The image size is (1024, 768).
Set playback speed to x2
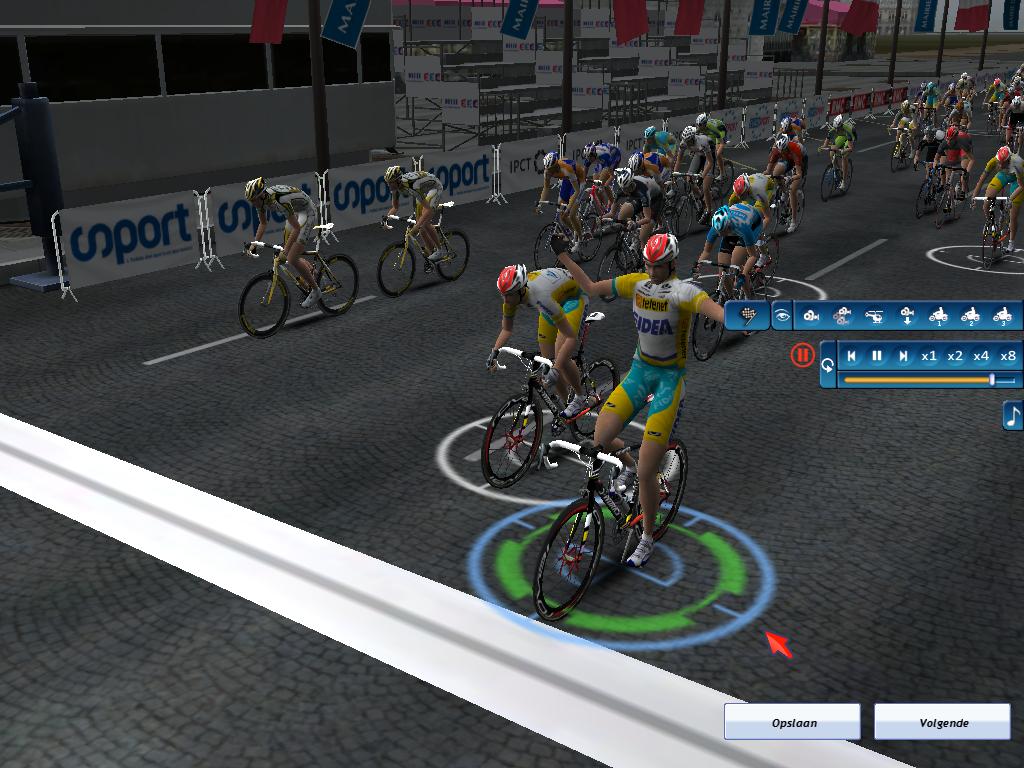coord(955,355)
